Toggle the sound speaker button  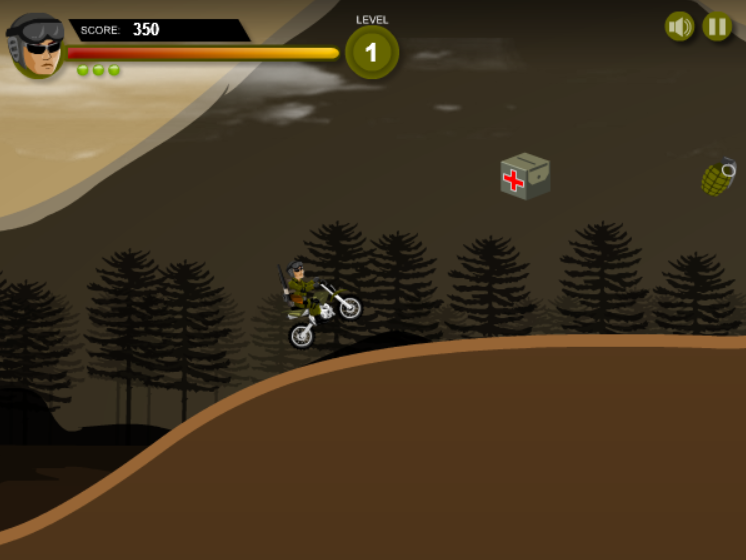[680, 26]
